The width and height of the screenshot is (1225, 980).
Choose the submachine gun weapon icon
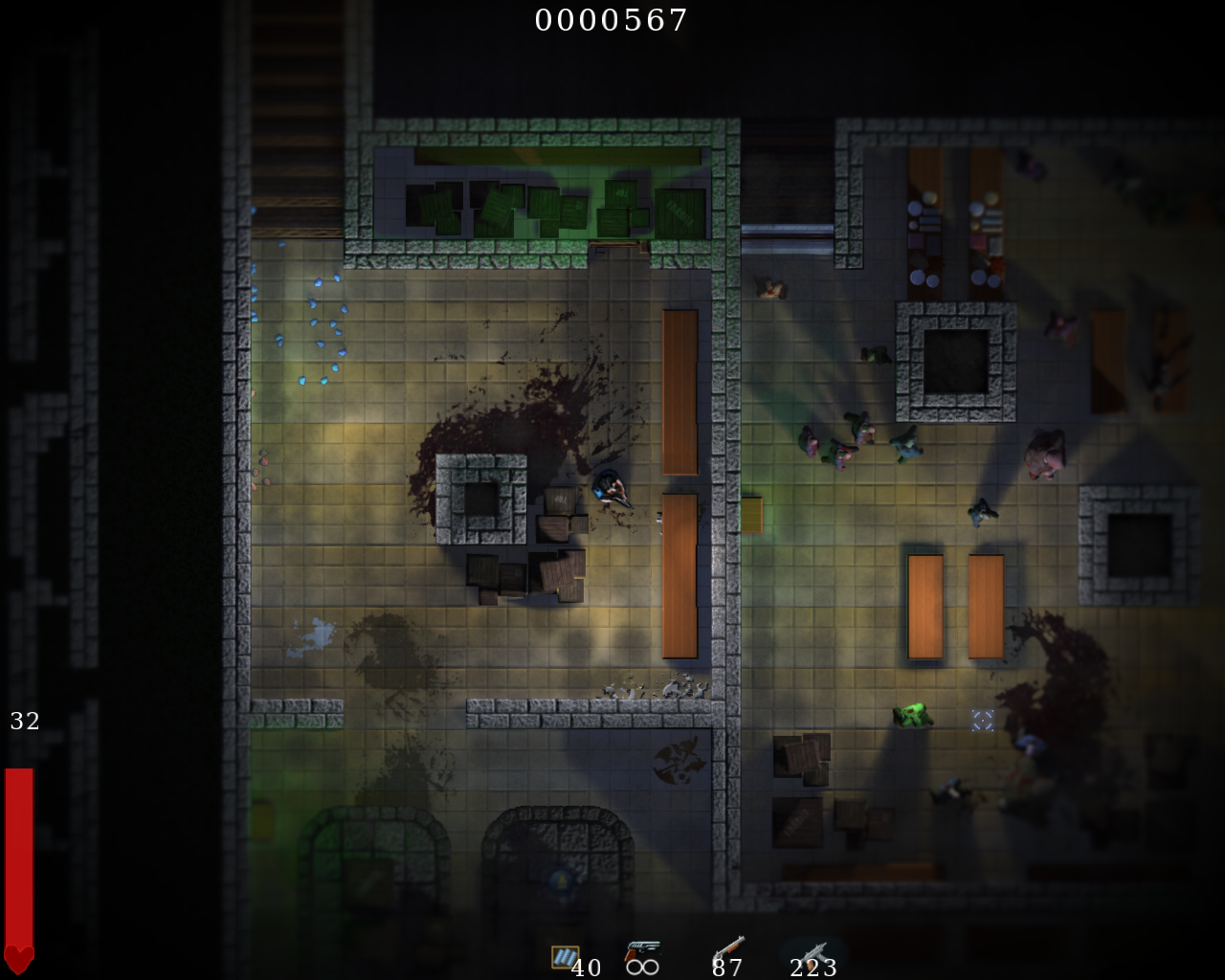[x=814, y=954]
